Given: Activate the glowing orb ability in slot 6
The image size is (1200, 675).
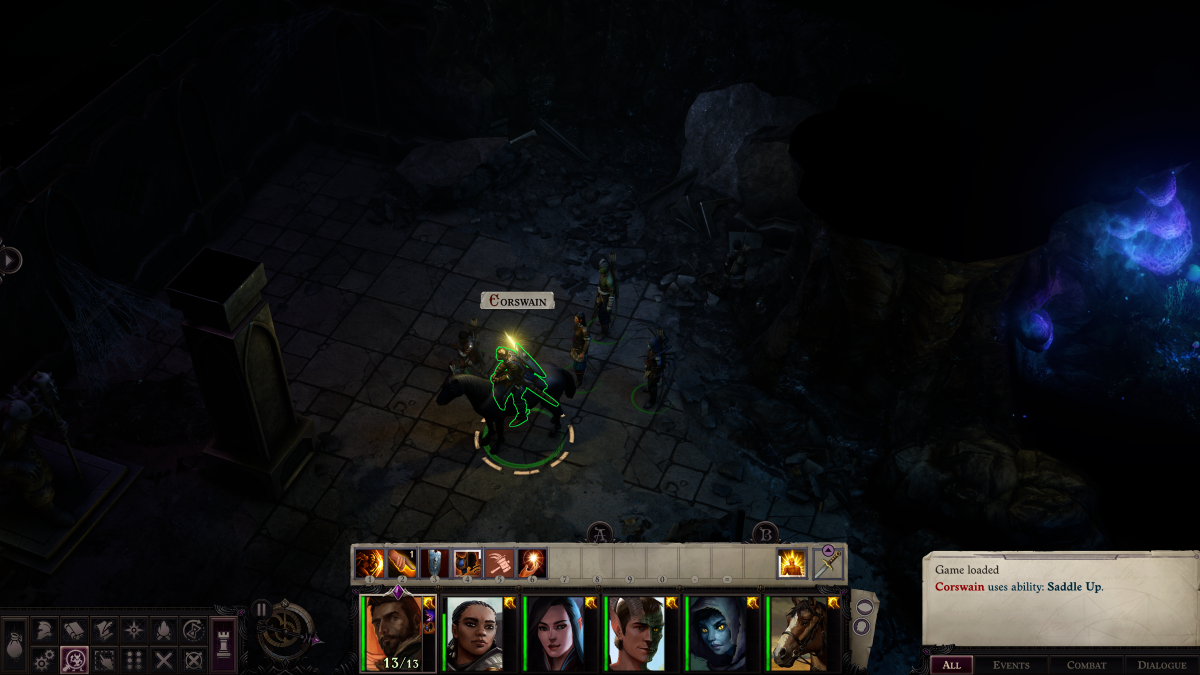Looking at the screenshot, I should (x=531, y=564).
